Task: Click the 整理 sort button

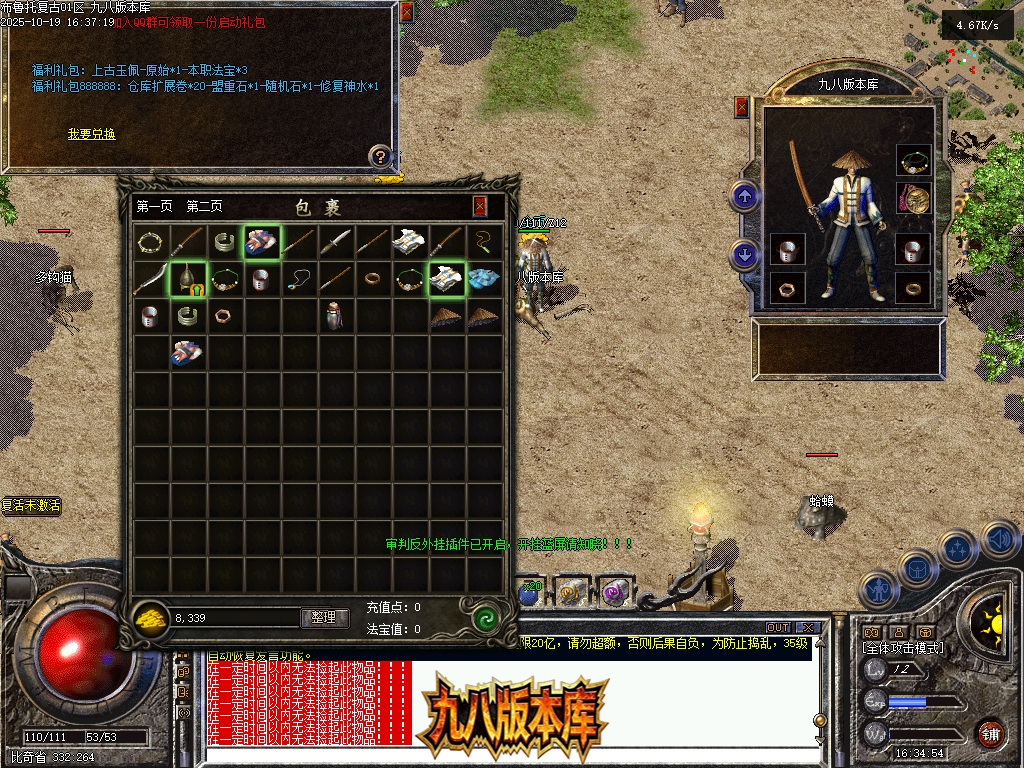Action: tap(324, 618)
